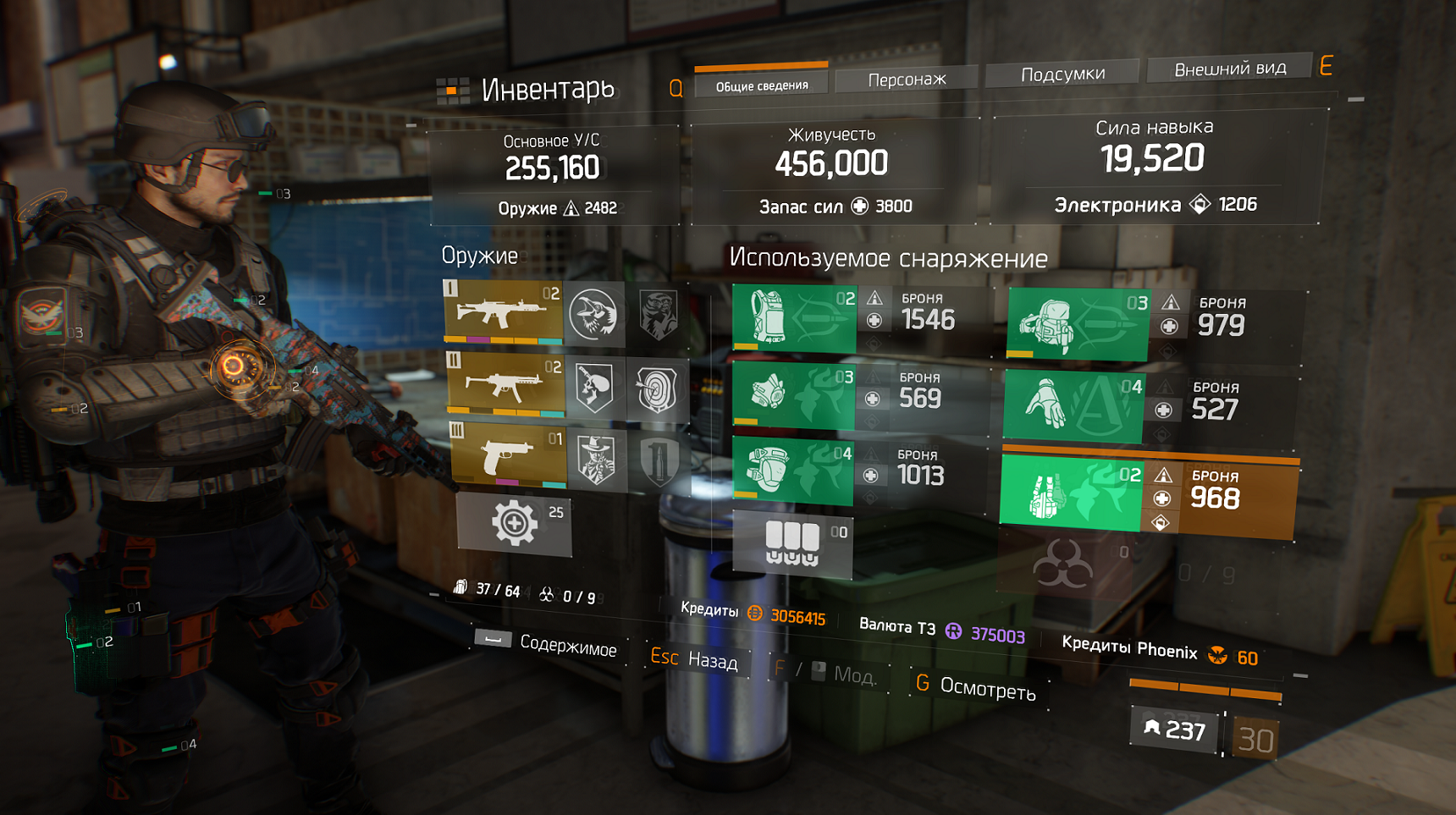
Task: Pick the backpack with 979 armor
Action: [1077, 324]
